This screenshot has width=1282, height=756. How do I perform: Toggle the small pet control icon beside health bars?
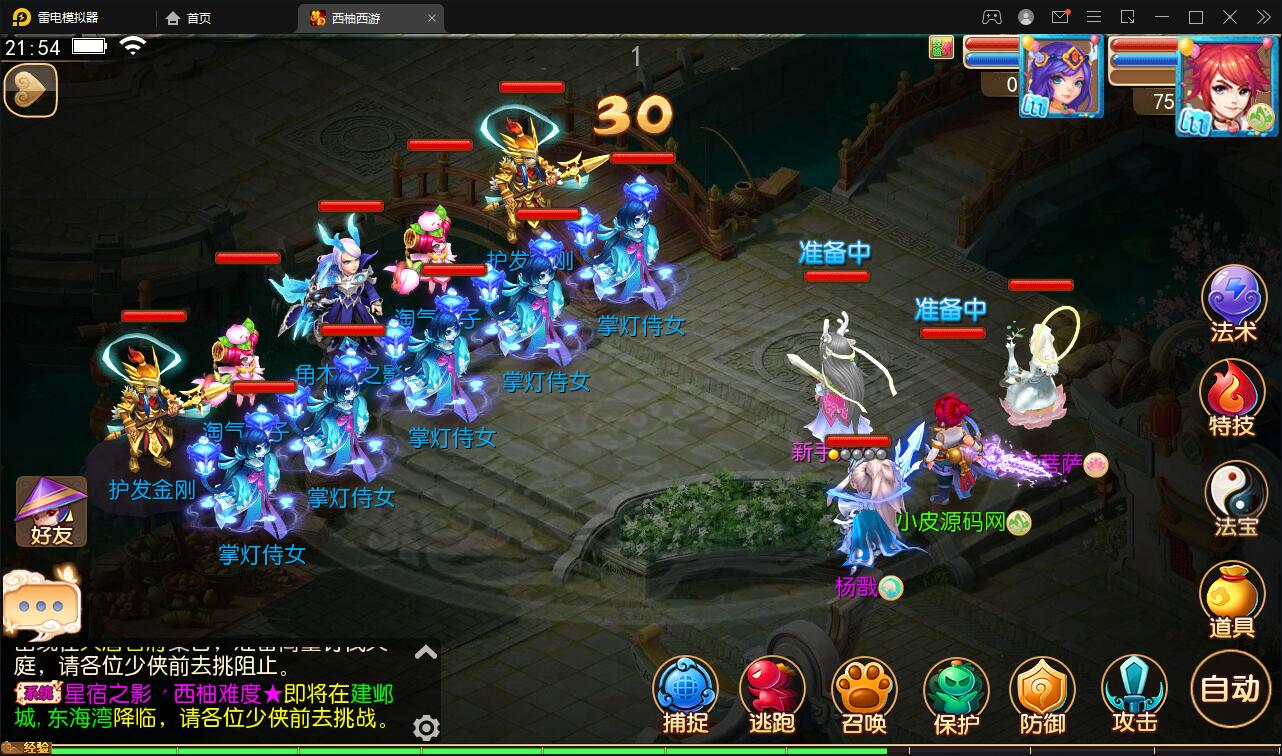[x=940, y=47]
